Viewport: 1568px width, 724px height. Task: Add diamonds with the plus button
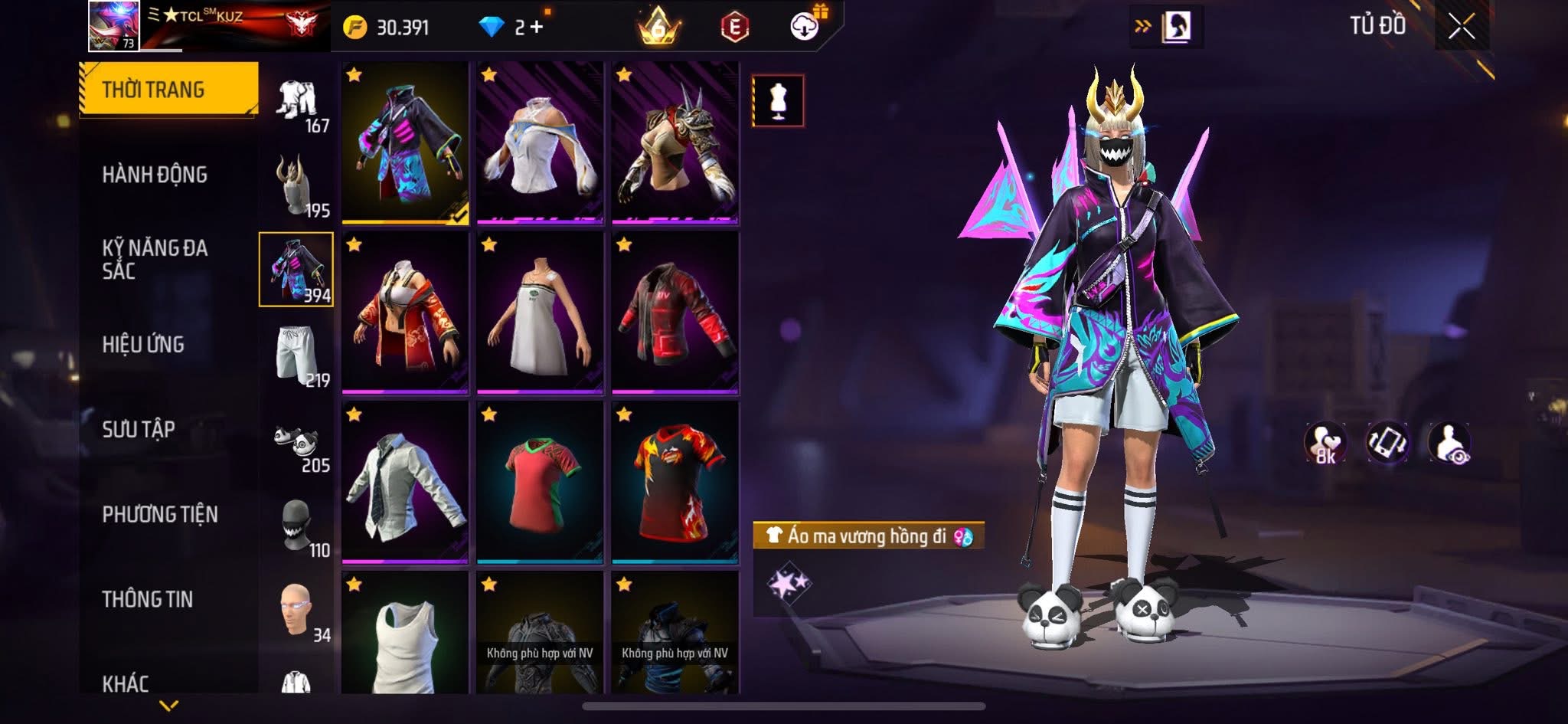[x=536, y=28]
